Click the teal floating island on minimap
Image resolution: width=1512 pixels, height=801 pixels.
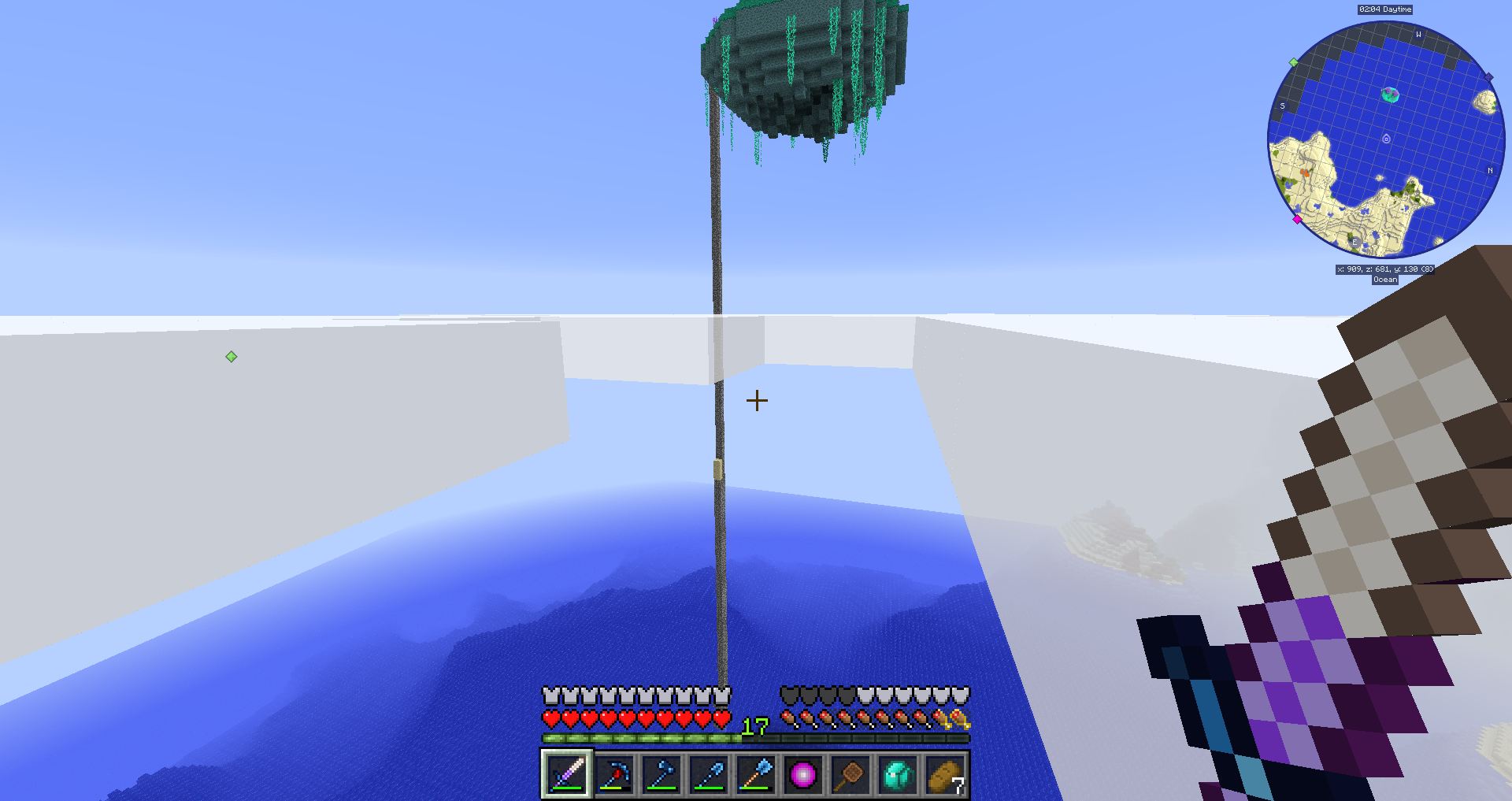click(1391, 95)
